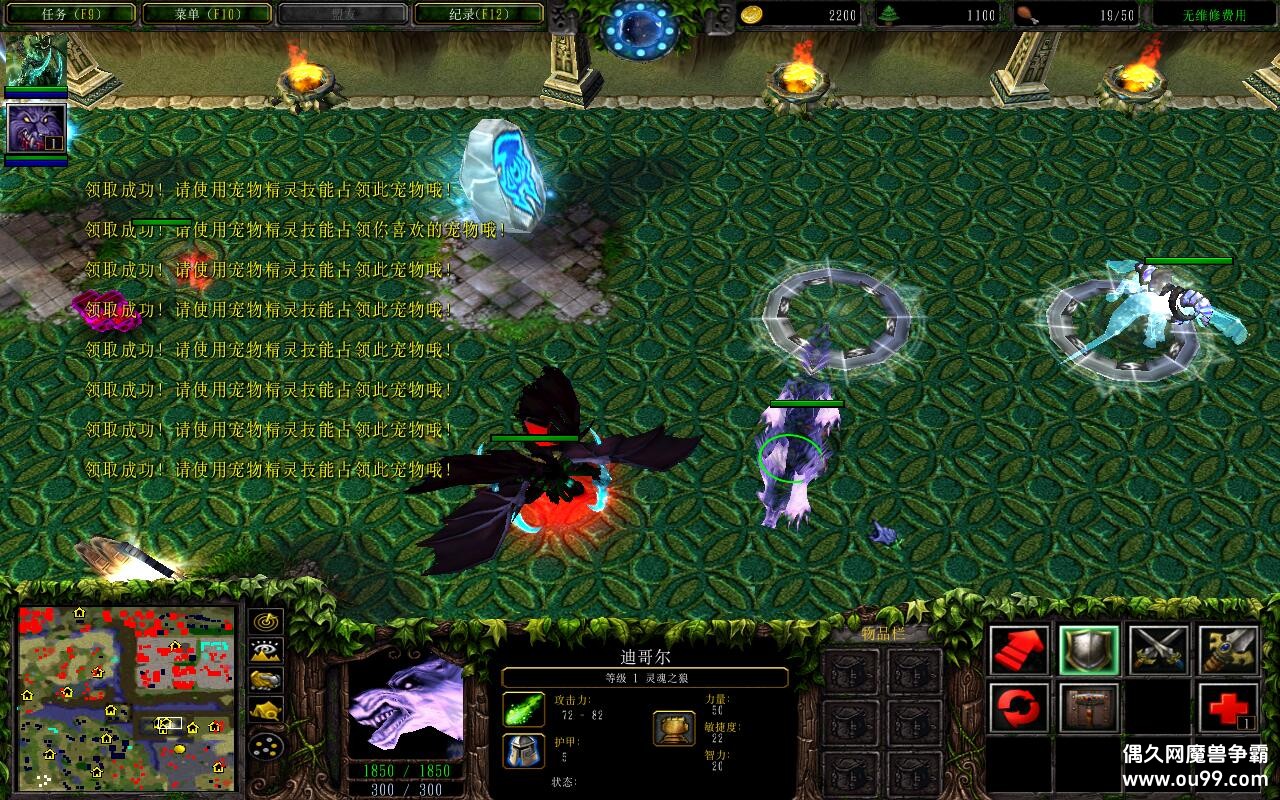This screenshot has width=1280, height=800.
Task: Select the green demon hunter hero portrait
Action: click(37, 61)
